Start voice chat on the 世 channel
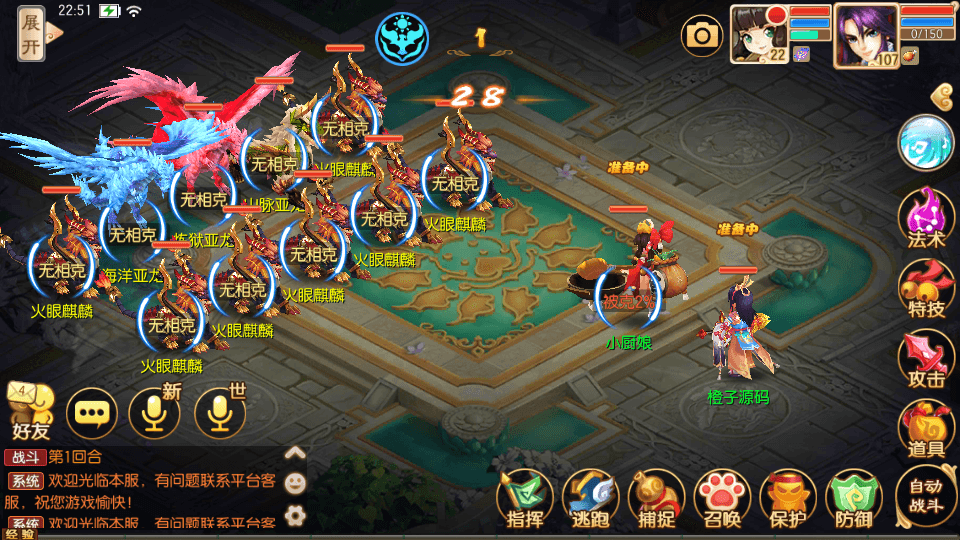Screen dimensions: 960x540 point(220,412)
